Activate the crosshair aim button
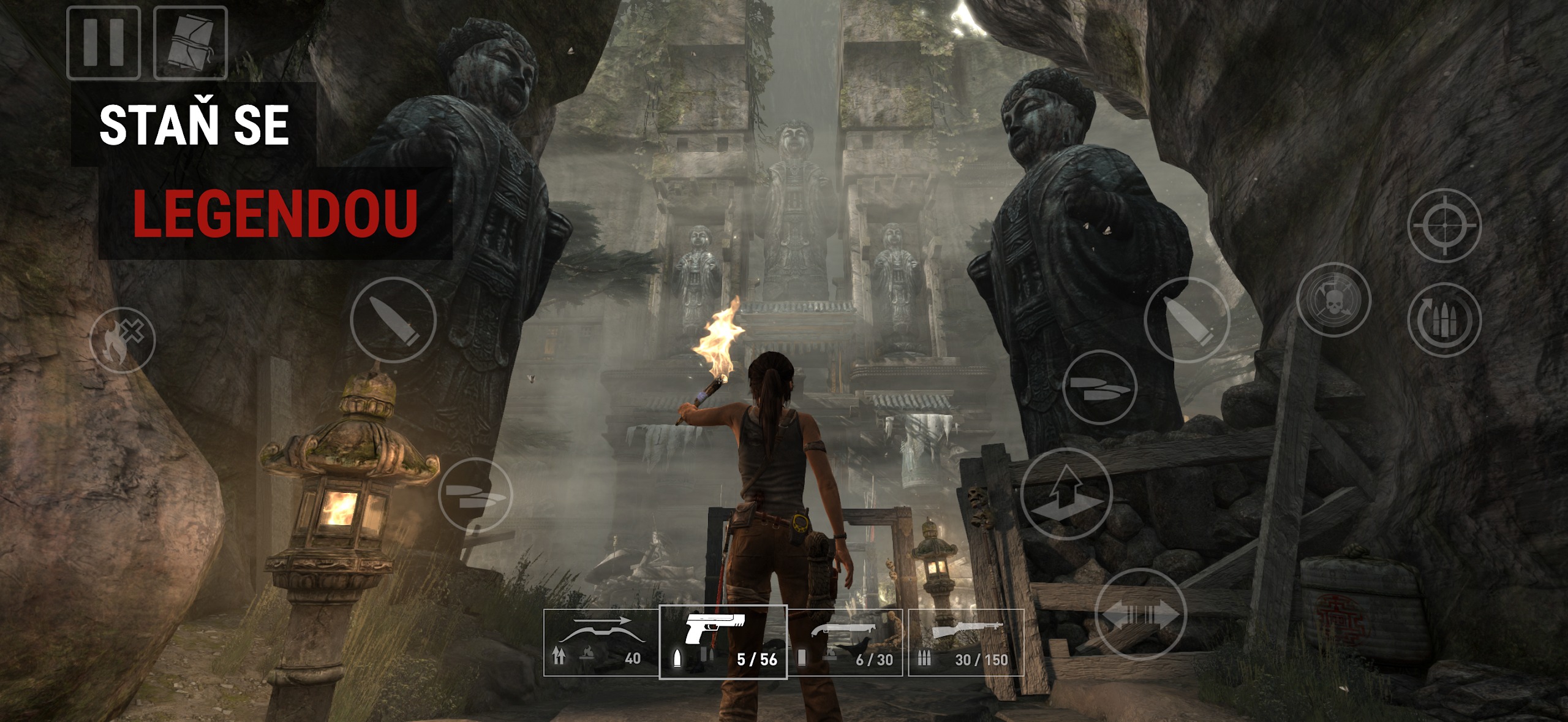 click(1444, 226)
